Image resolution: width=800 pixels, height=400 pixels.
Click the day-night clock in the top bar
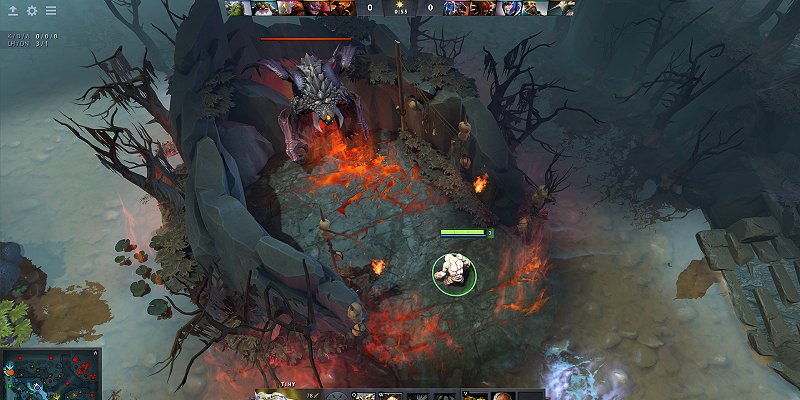pos(400,6)
